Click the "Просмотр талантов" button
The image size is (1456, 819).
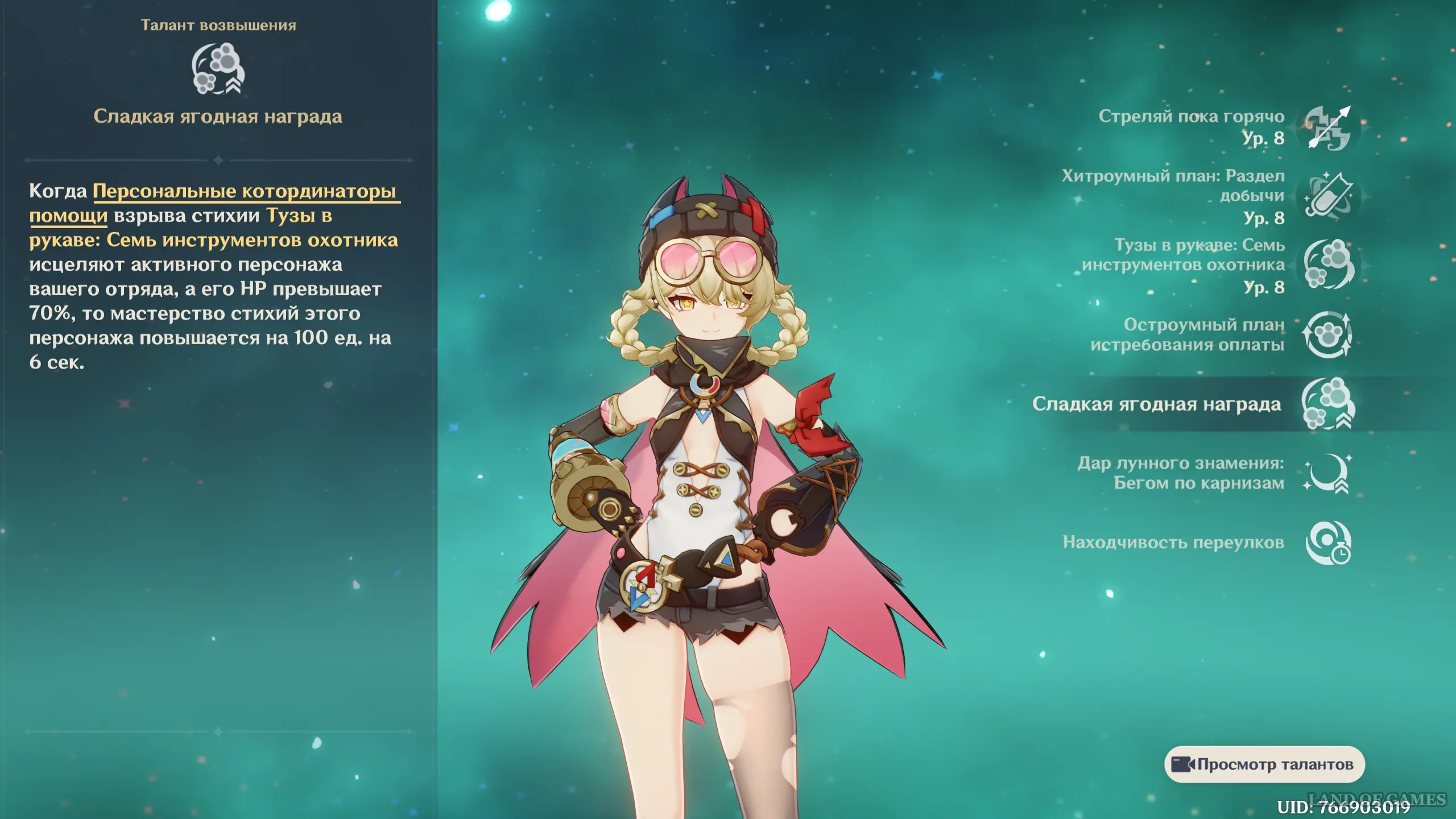pyautogui.click(x=1264, y=764)
